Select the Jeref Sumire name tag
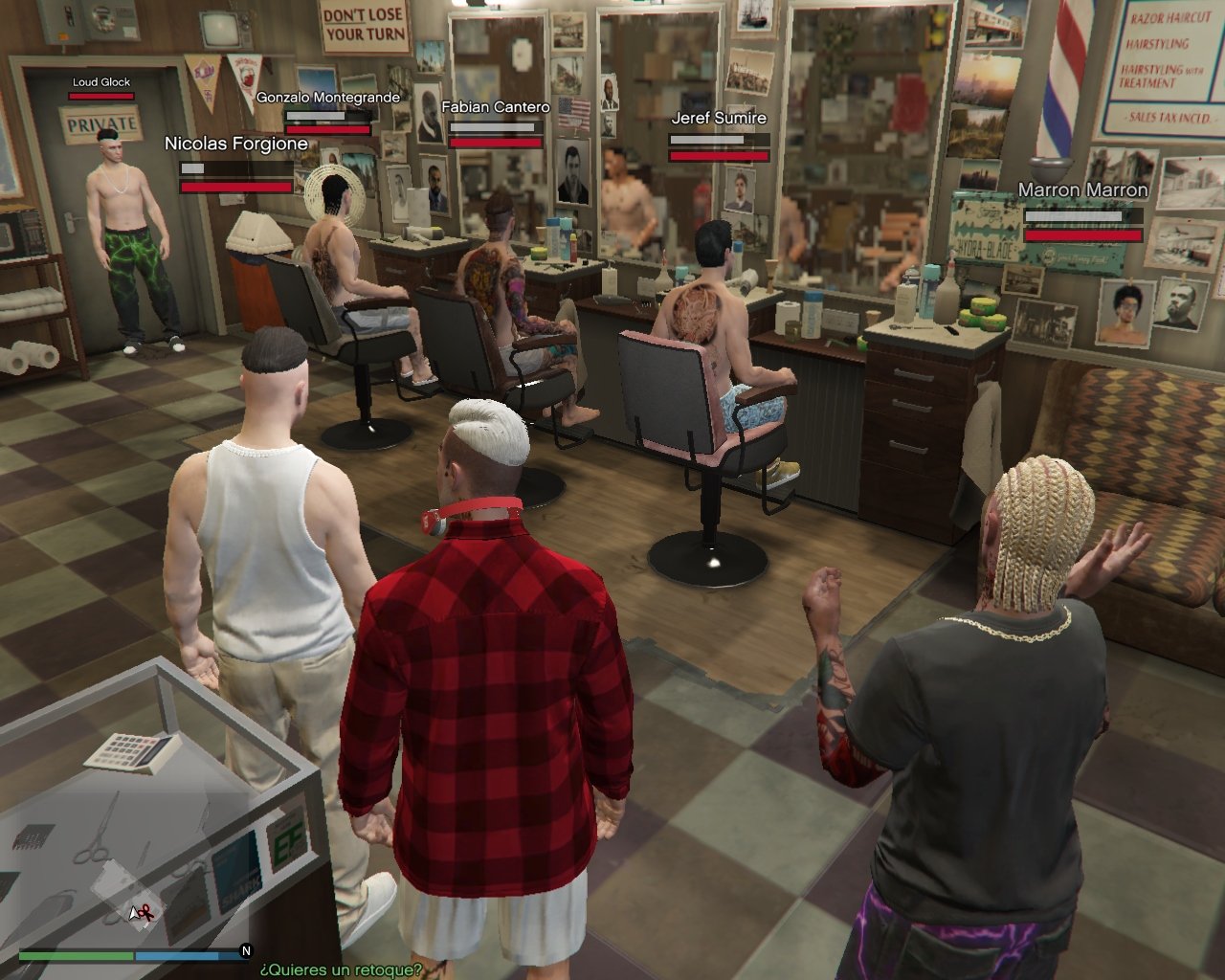Image resolution: width=1225 pixels, height=980 pixels. click(719, 119)
